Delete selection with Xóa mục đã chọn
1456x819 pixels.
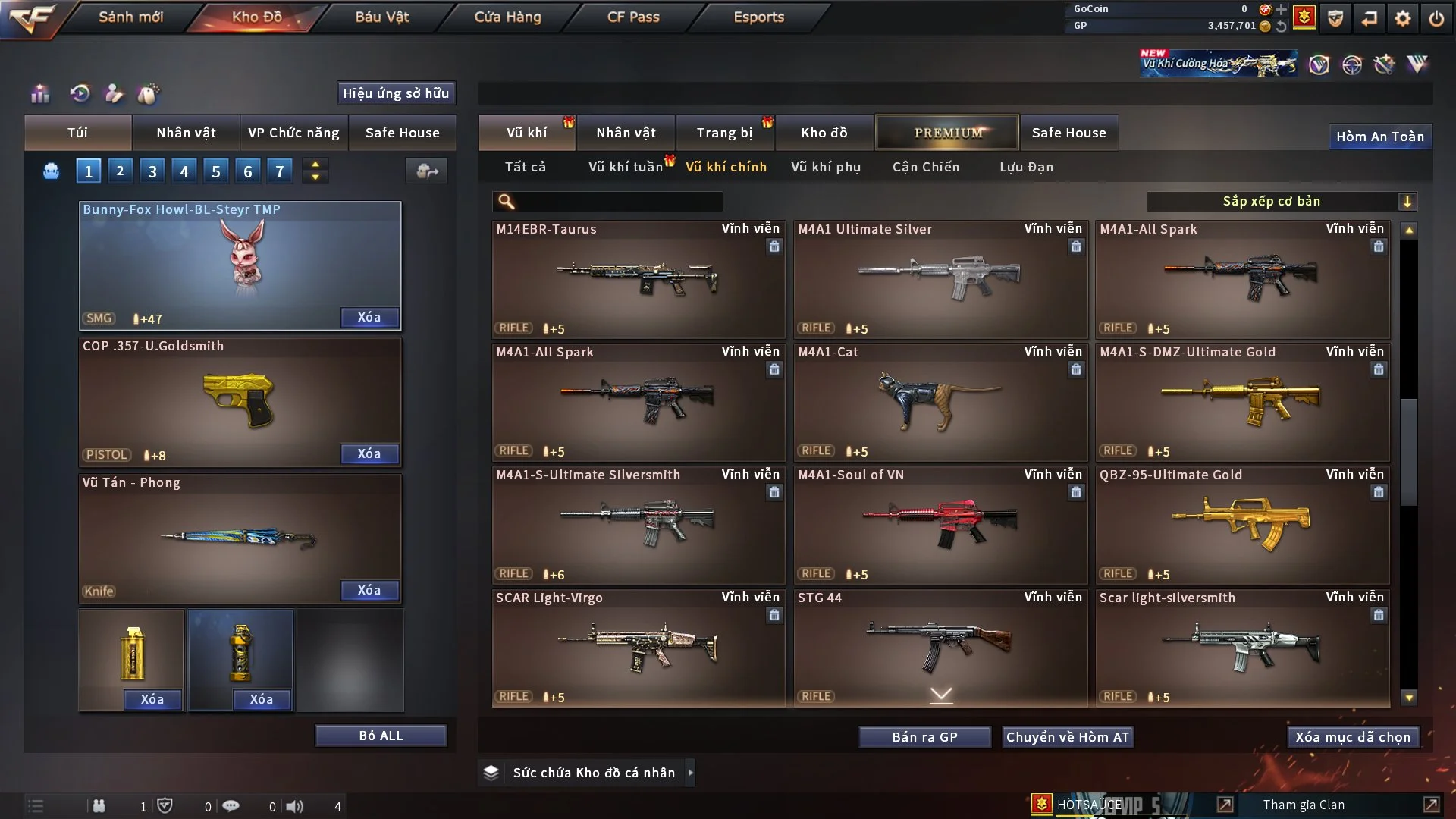click(1353, 737)
